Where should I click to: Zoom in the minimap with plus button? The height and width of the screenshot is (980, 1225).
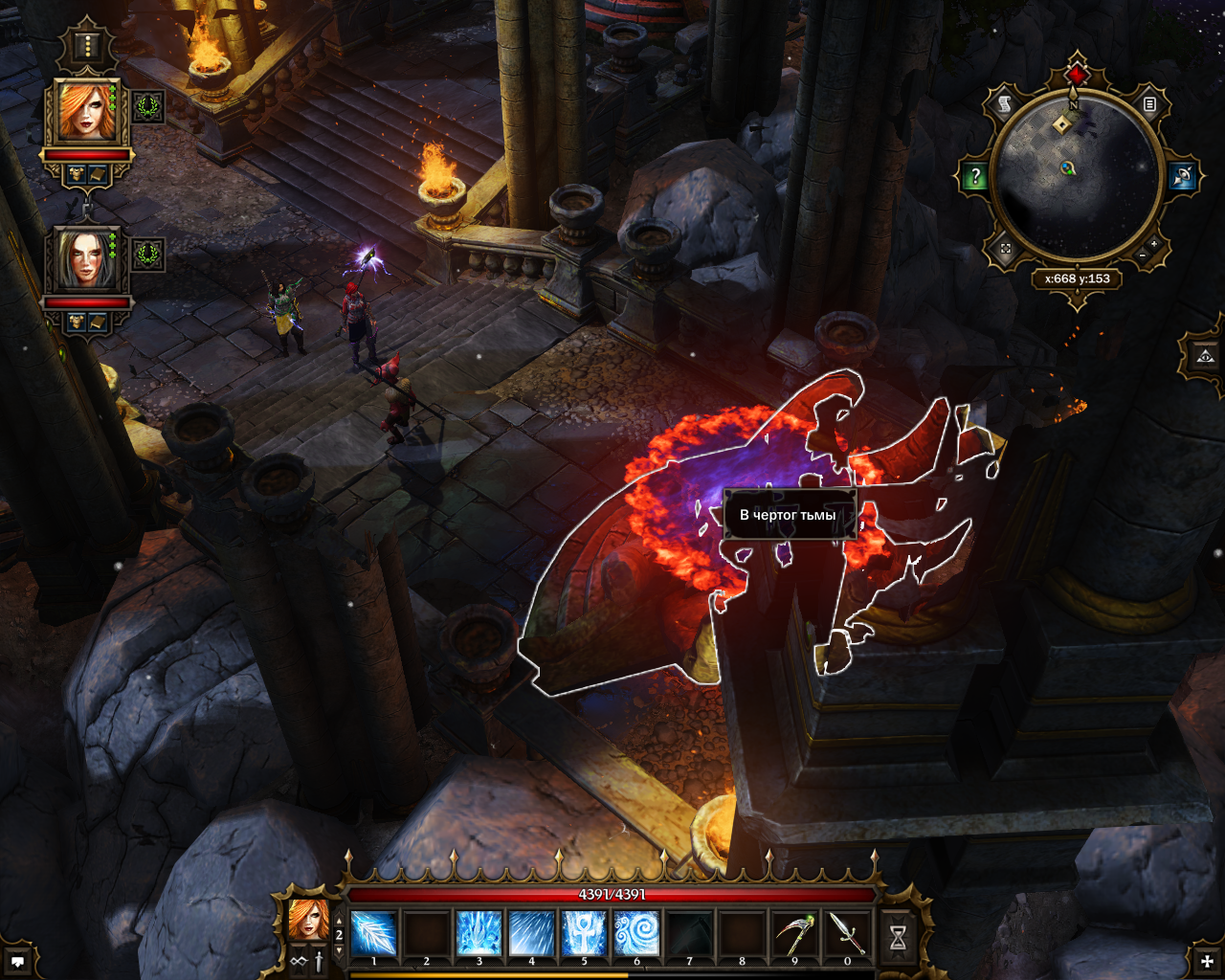(x=1154, y=244)
